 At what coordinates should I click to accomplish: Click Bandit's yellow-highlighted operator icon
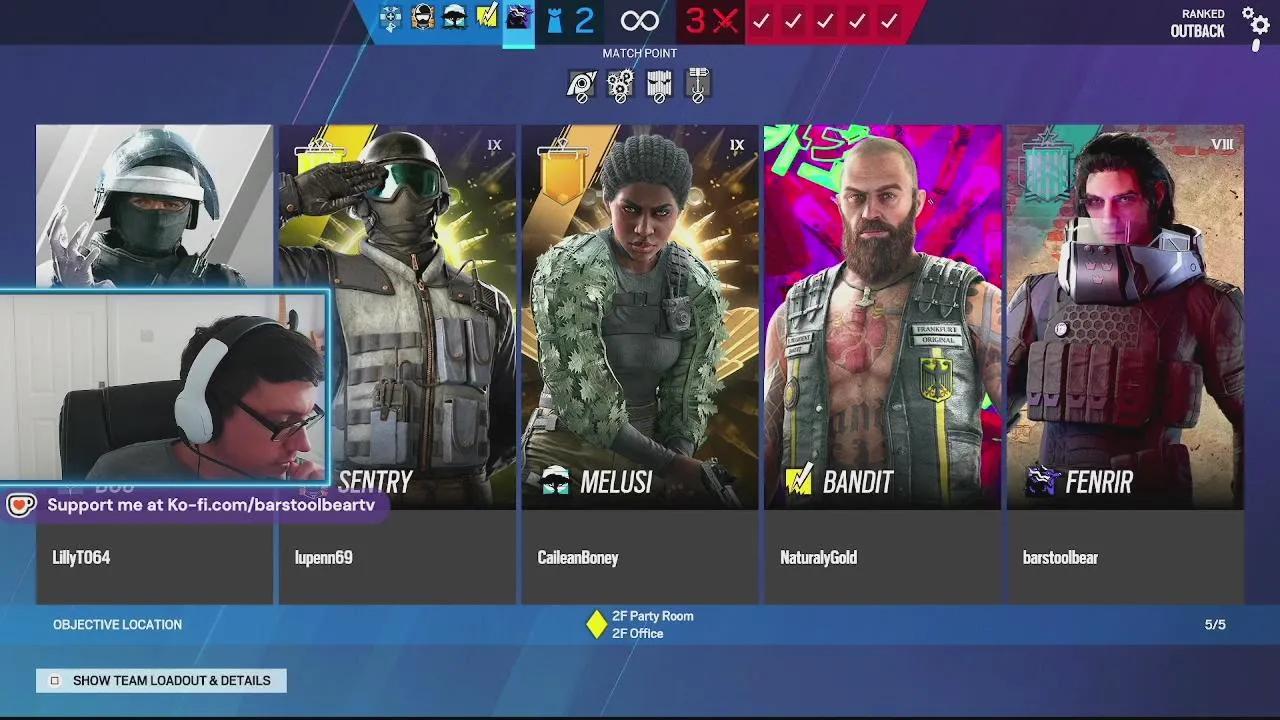coord(487,20)
